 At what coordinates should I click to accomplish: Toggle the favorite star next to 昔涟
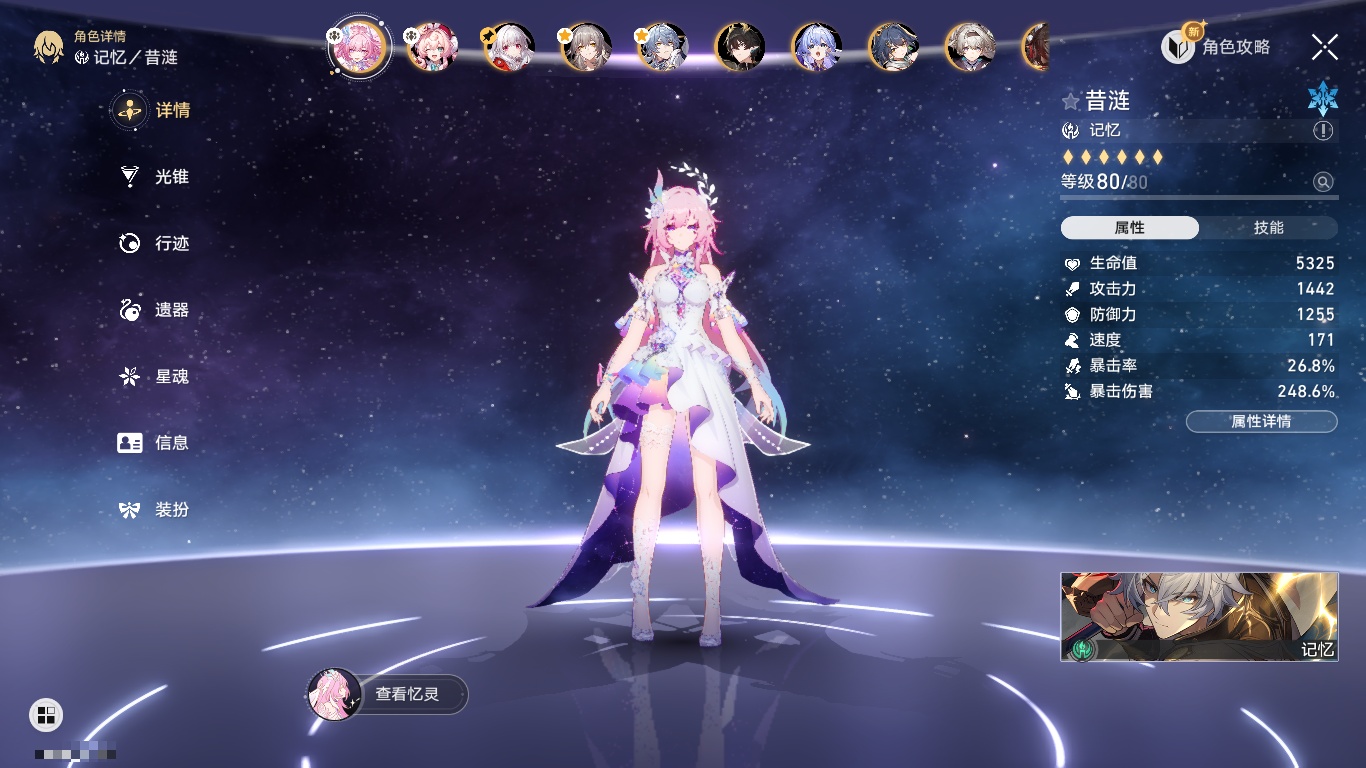[x=1071, y=101]
